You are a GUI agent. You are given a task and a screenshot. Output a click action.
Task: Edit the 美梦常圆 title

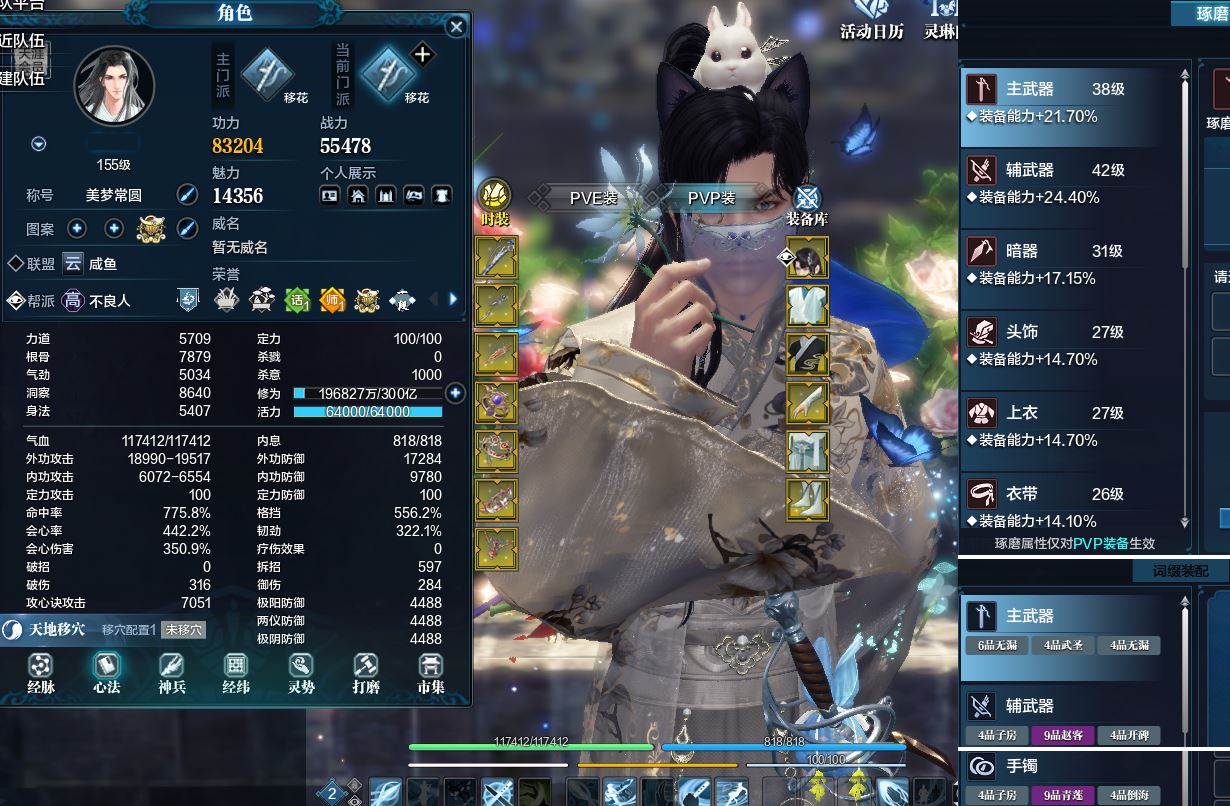coord(187,195)
